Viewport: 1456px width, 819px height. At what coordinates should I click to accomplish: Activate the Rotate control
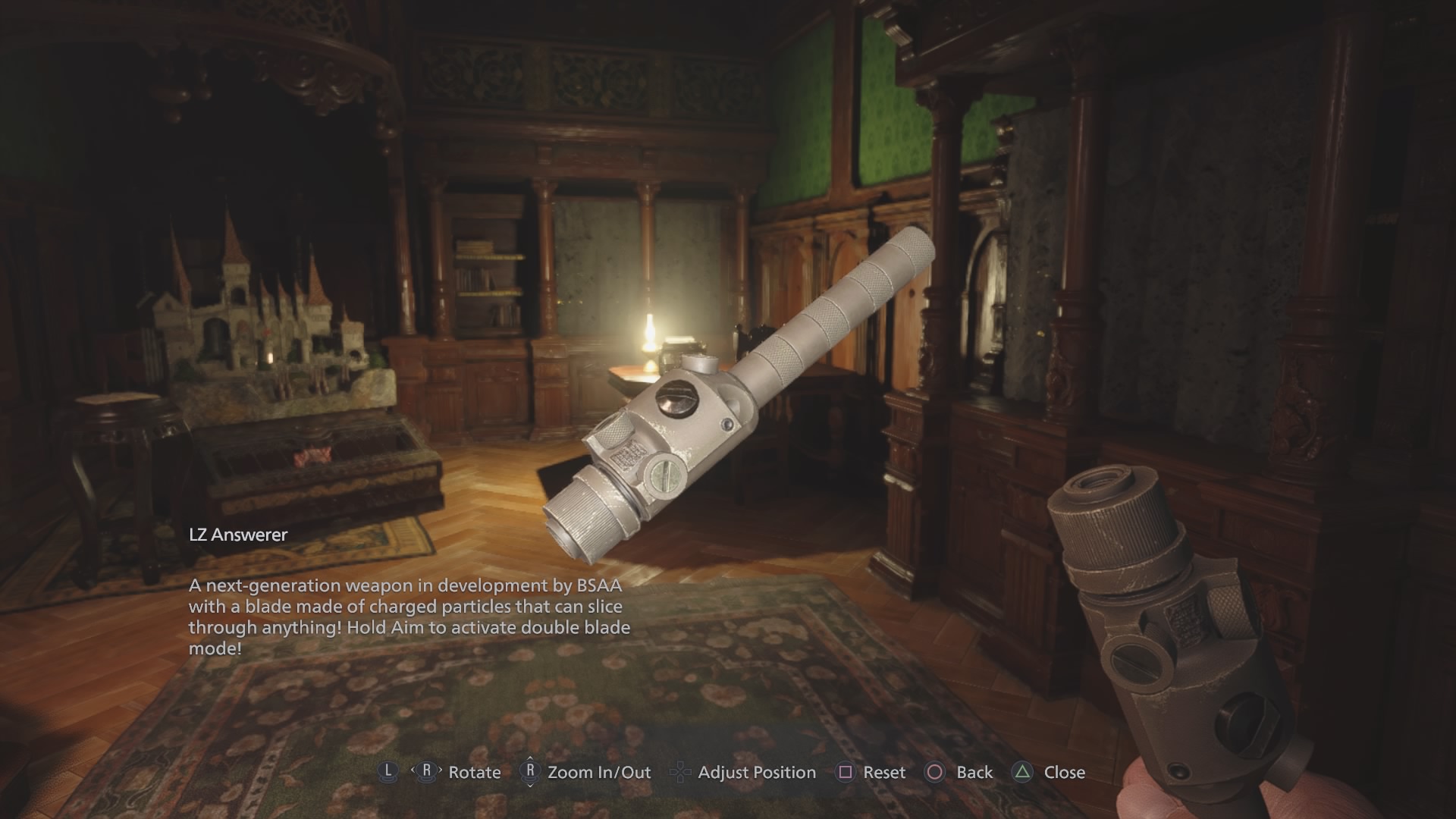pyautogui.click(x=476, y=773)
